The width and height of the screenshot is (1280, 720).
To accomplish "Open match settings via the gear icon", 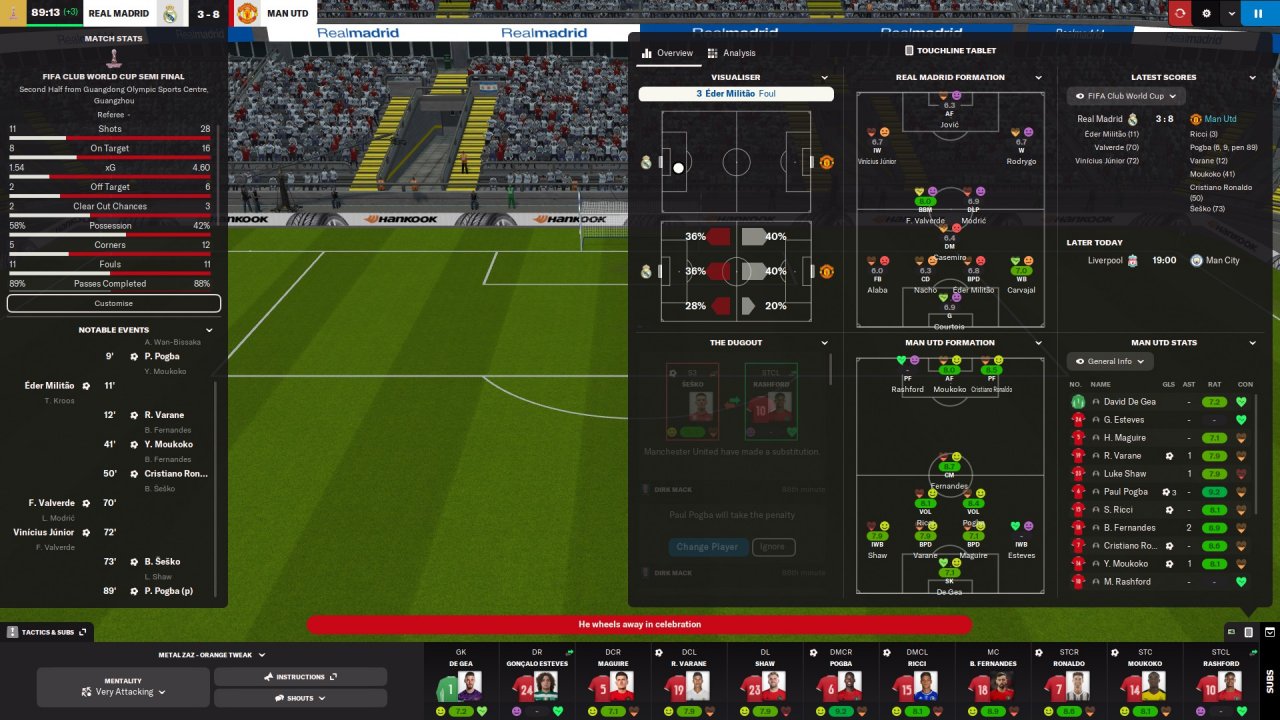I will point(1206,13).
